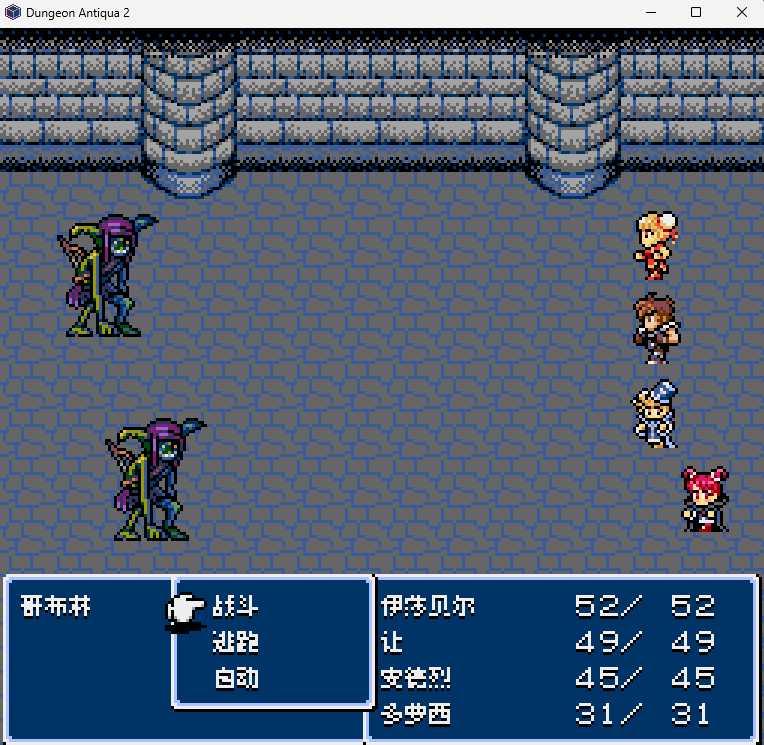Choose 多萝西 in the party status panel
This screenshot has width=764, height=745.
(x=416, y=714)
